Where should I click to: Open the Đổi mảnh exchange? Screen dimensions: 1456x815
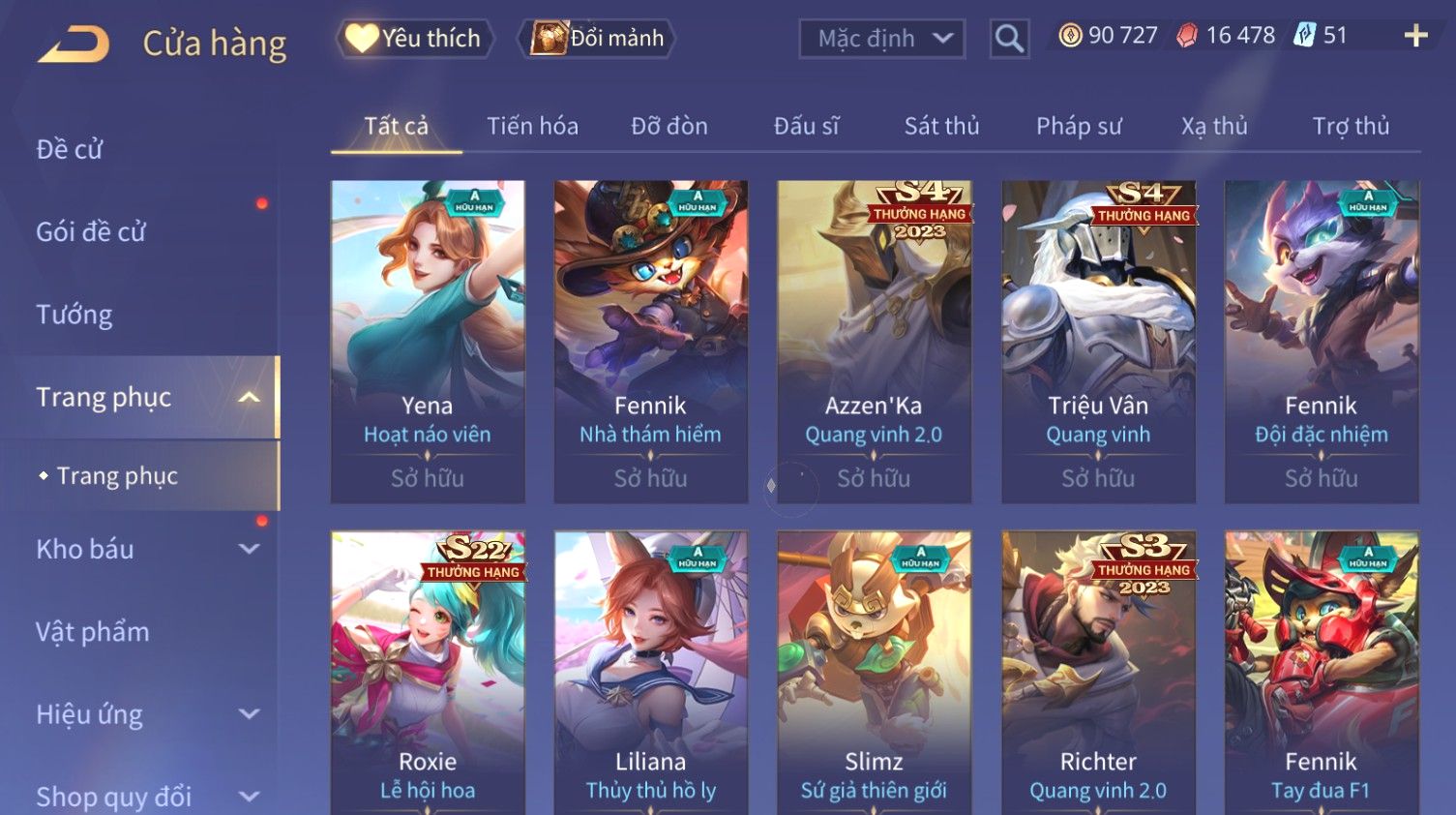[598, 39]
